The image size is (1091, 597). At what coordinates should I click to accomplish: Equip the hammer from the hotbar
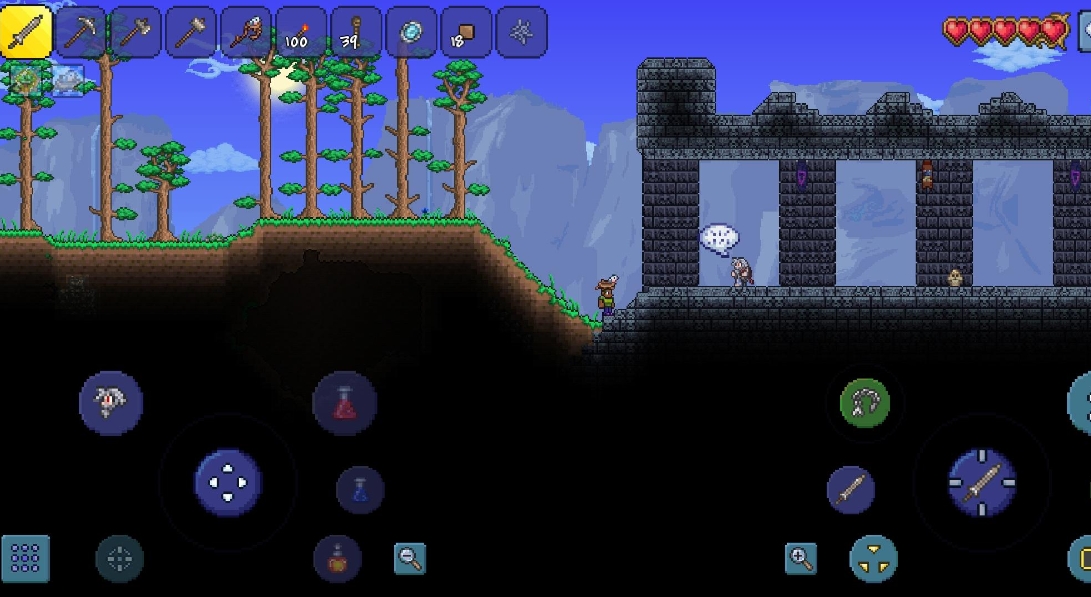(190, 32)
